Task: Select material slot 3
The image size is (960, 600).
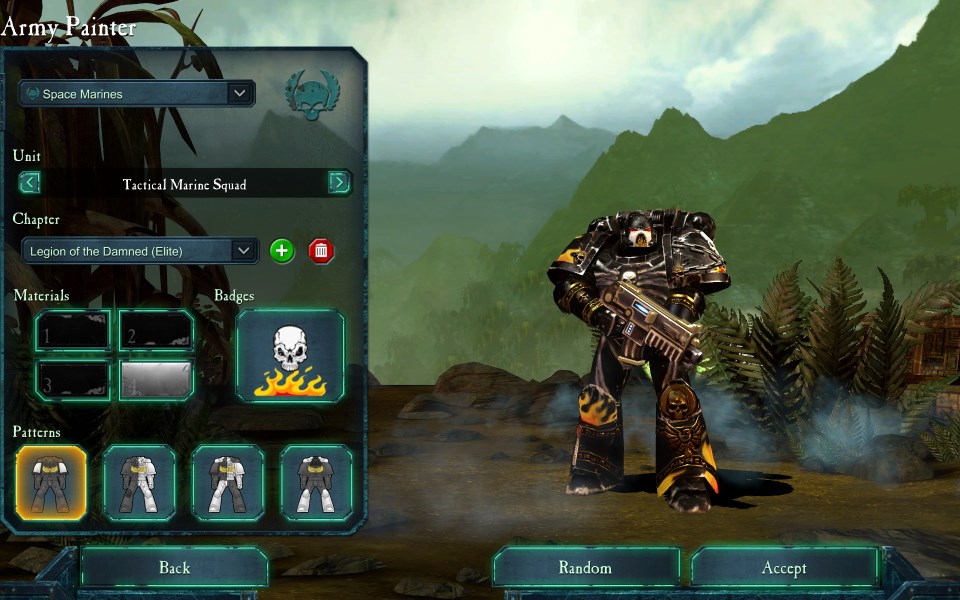Action: coord(73,379)
